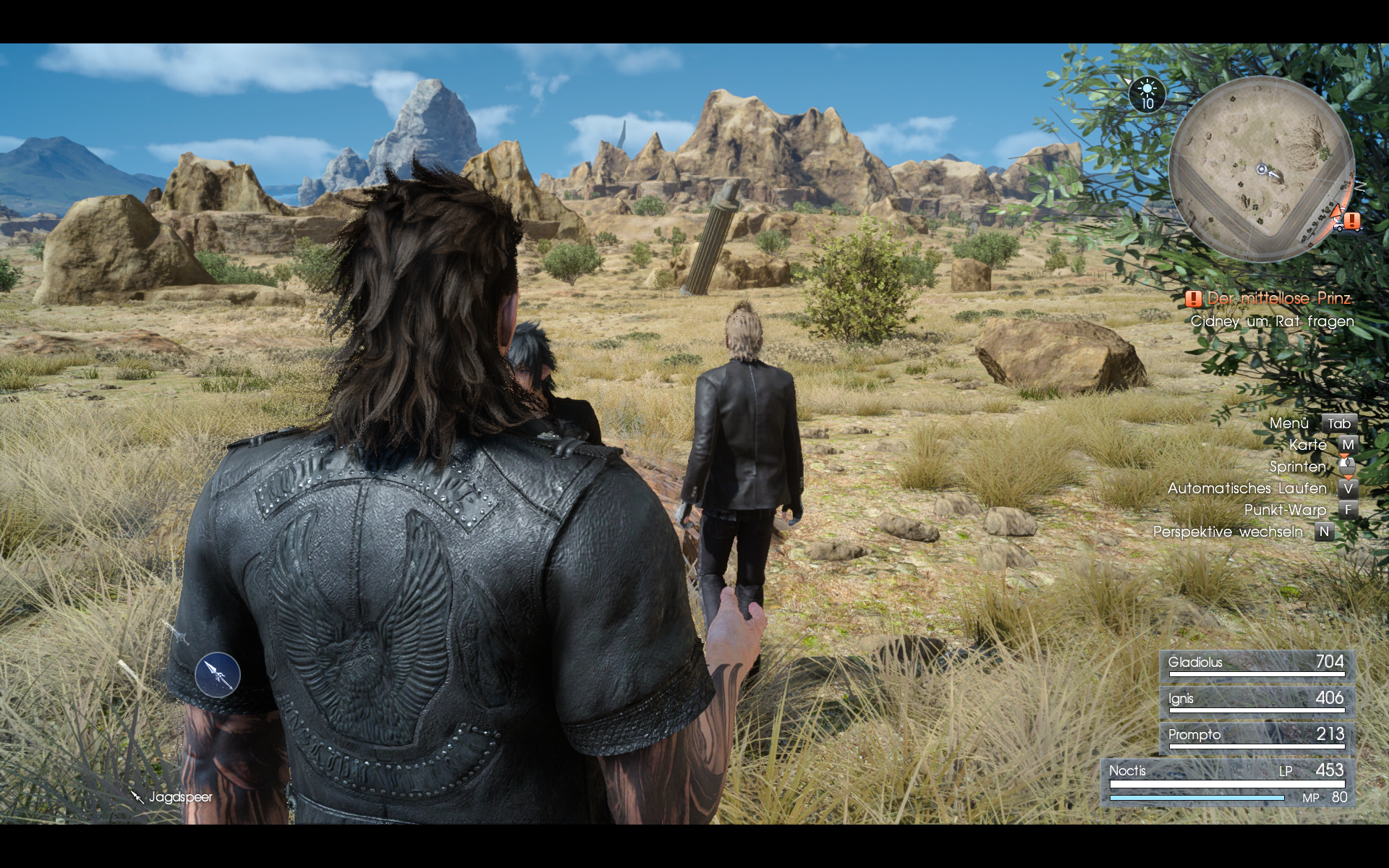
Task: Open the Karte using the M prompt
Action: coord(1348,445)
